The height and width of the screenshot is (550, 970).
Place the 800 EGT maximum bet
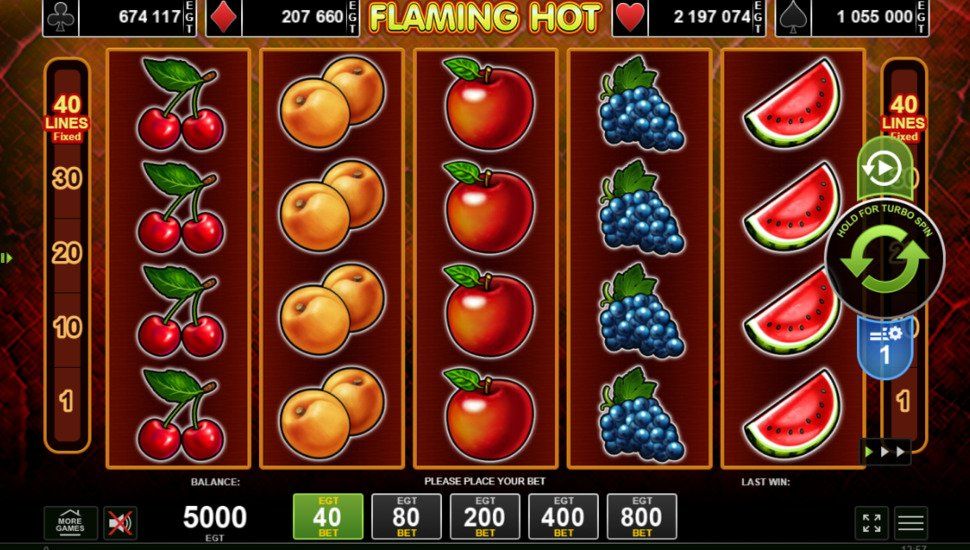tap(641, 516)
